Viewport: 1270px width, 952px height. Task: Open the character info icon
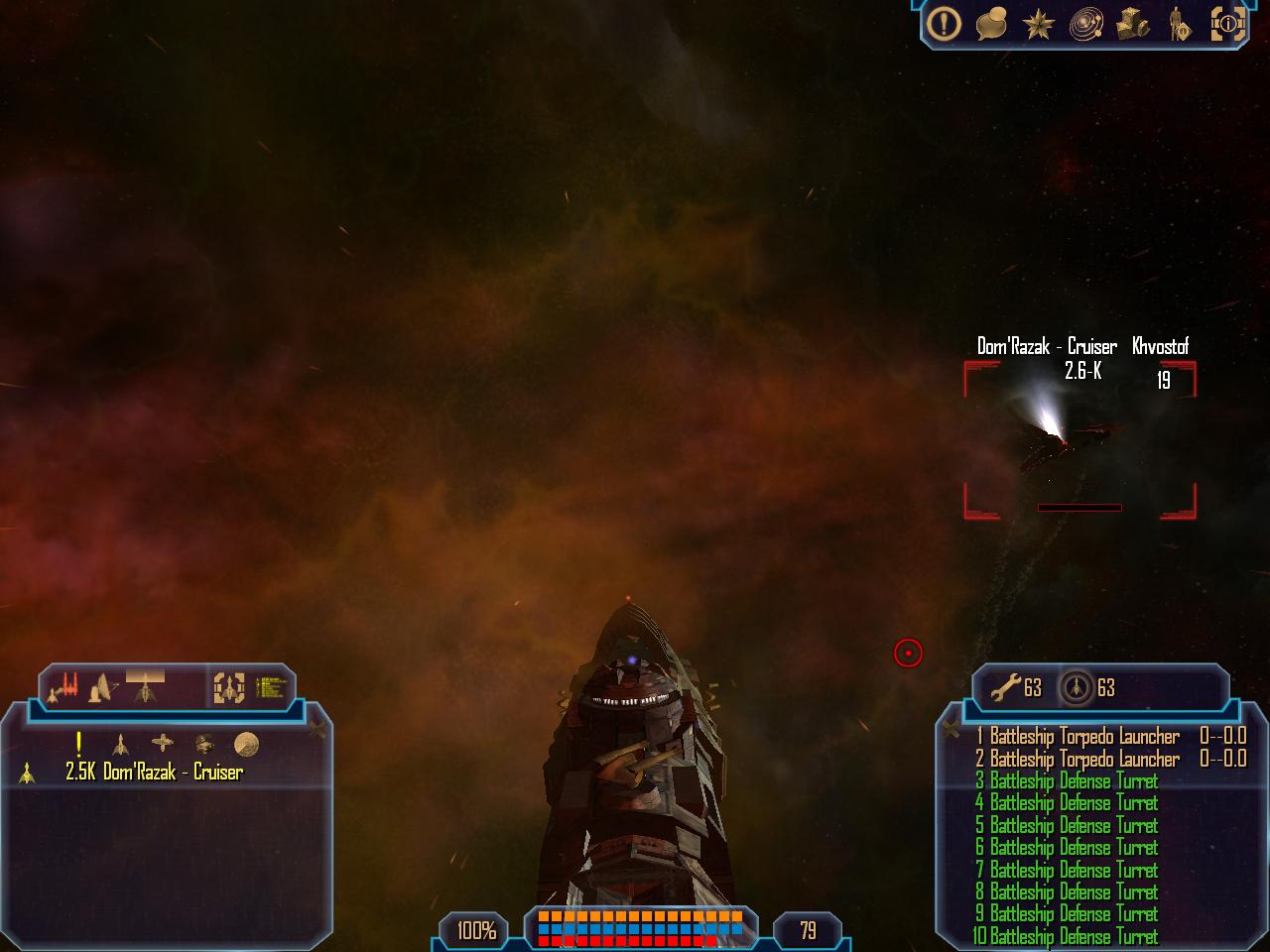click(x=1181, y=24)
